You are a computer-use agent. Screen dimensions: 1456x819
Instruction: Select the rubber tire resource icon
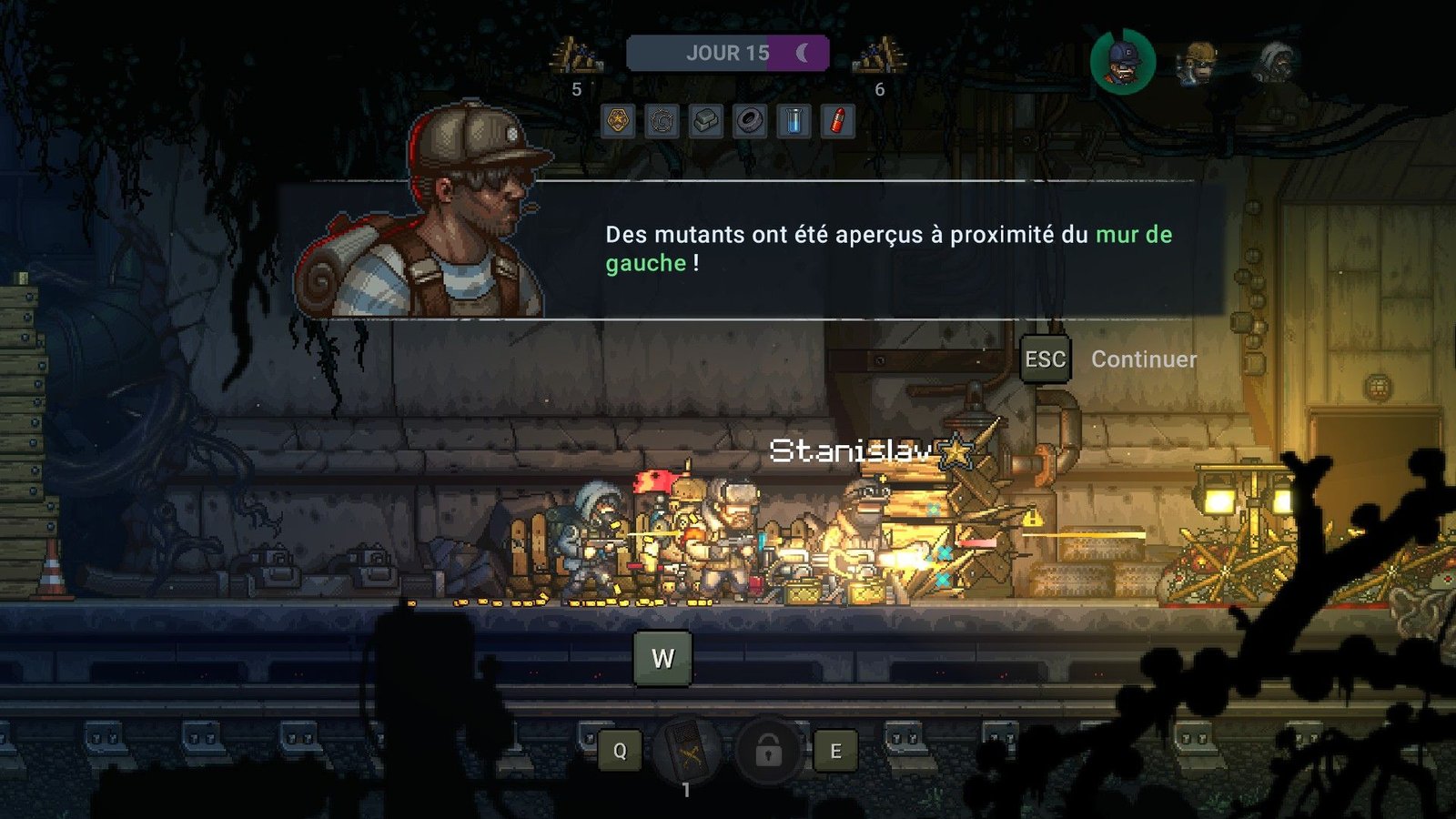coord(750,120)
